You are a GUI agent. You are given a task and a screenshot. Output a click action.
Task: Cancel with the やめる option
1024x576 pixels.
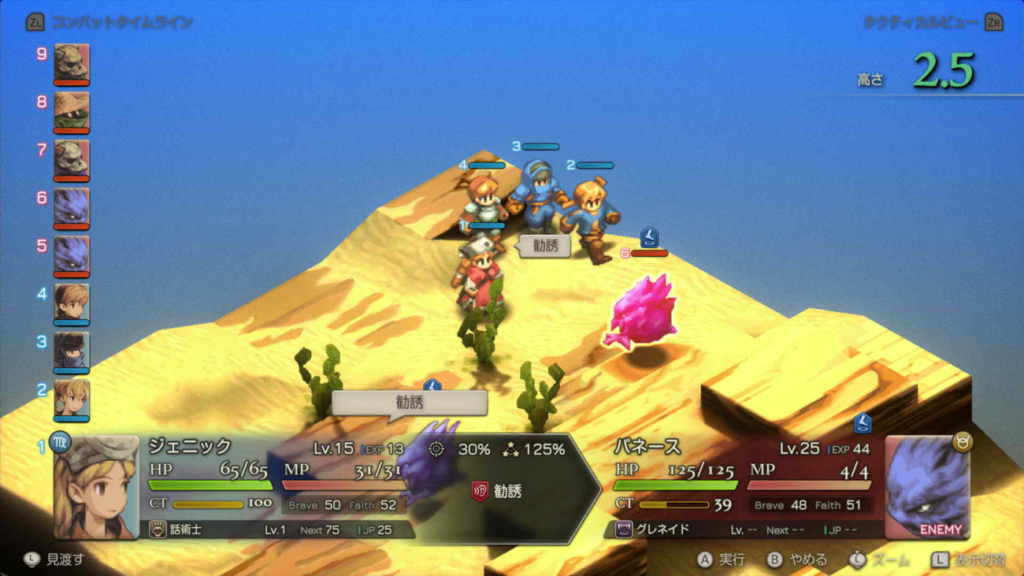(792, 559)
